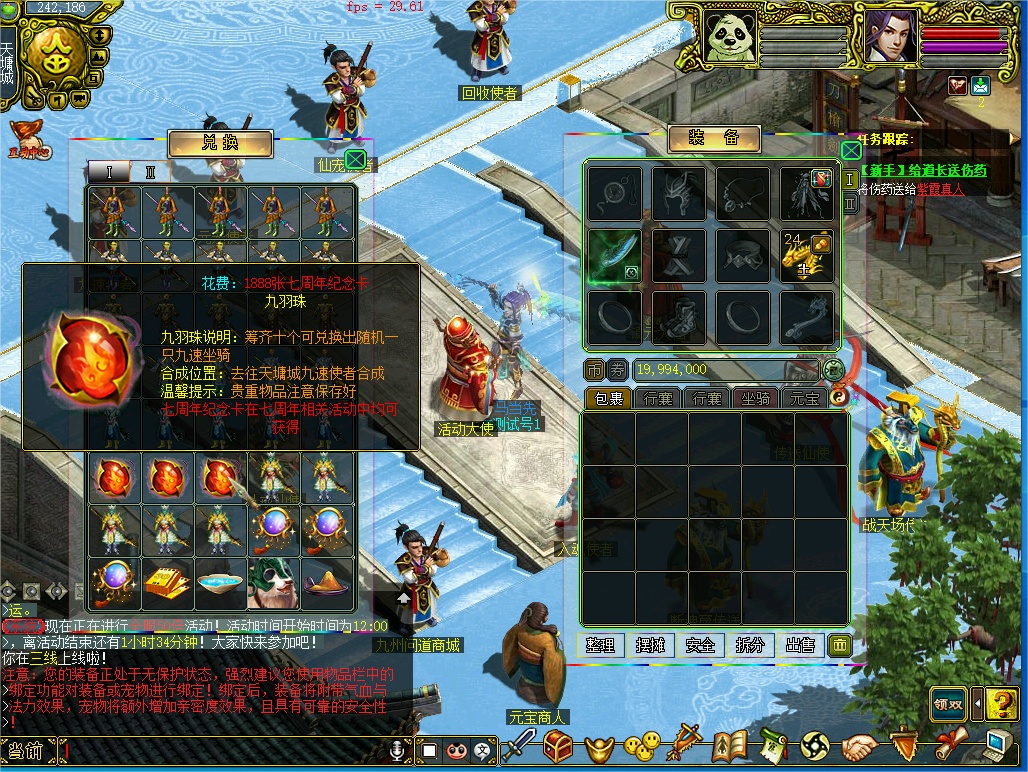Click the panda pet portrait

pos(729,37)
